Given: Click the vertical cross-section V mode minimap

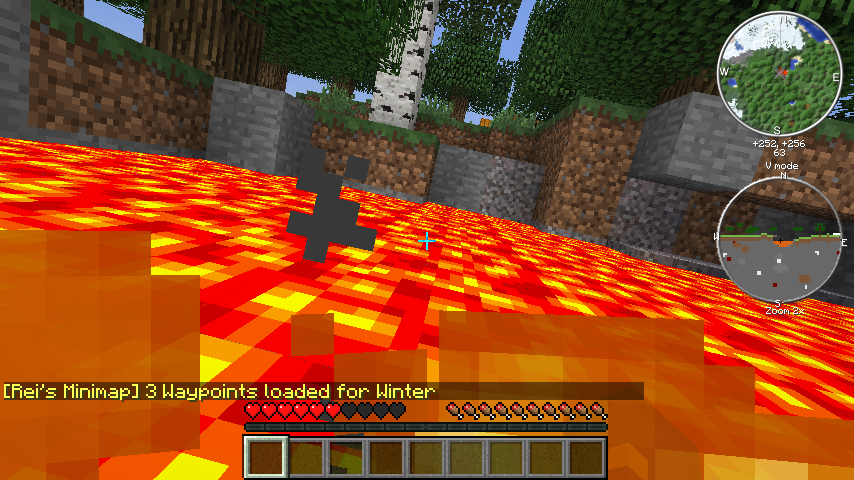Looking at the screenshot, I should pyautogui.click(x=781, y=239).
